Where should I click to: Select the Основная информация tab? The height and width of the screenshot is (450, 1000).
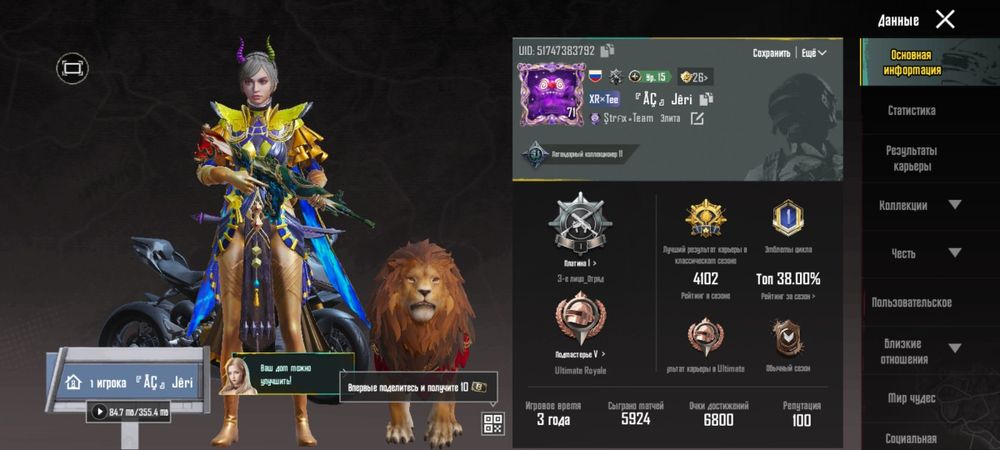pos(911,63)
